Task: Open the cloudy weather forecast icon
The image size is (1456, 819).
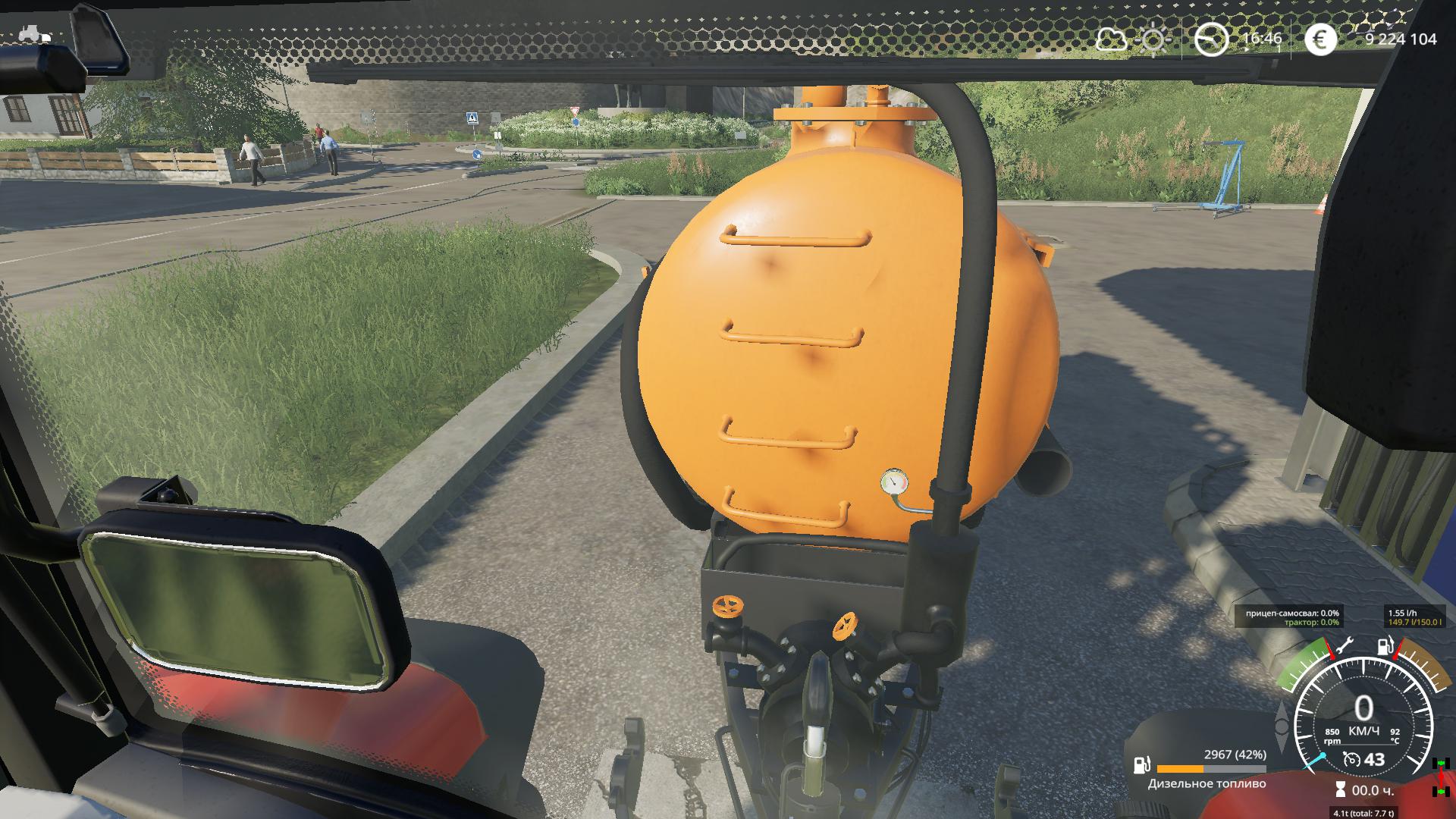Action: pyautogui.click(x=1111, y=39)
